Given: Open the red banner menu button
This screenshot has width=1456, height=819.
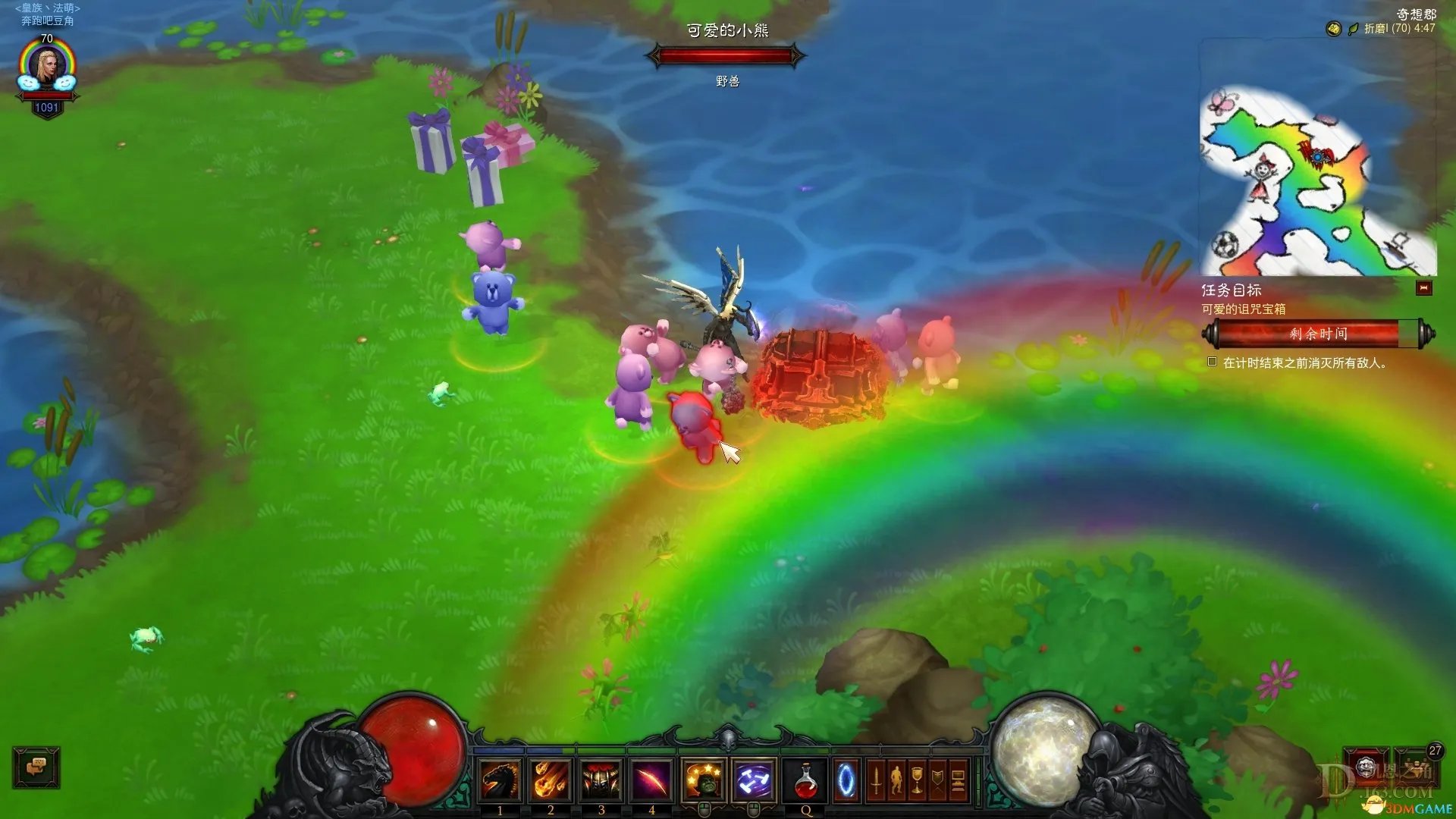Looking at the screenshot, I should point(937,780).
